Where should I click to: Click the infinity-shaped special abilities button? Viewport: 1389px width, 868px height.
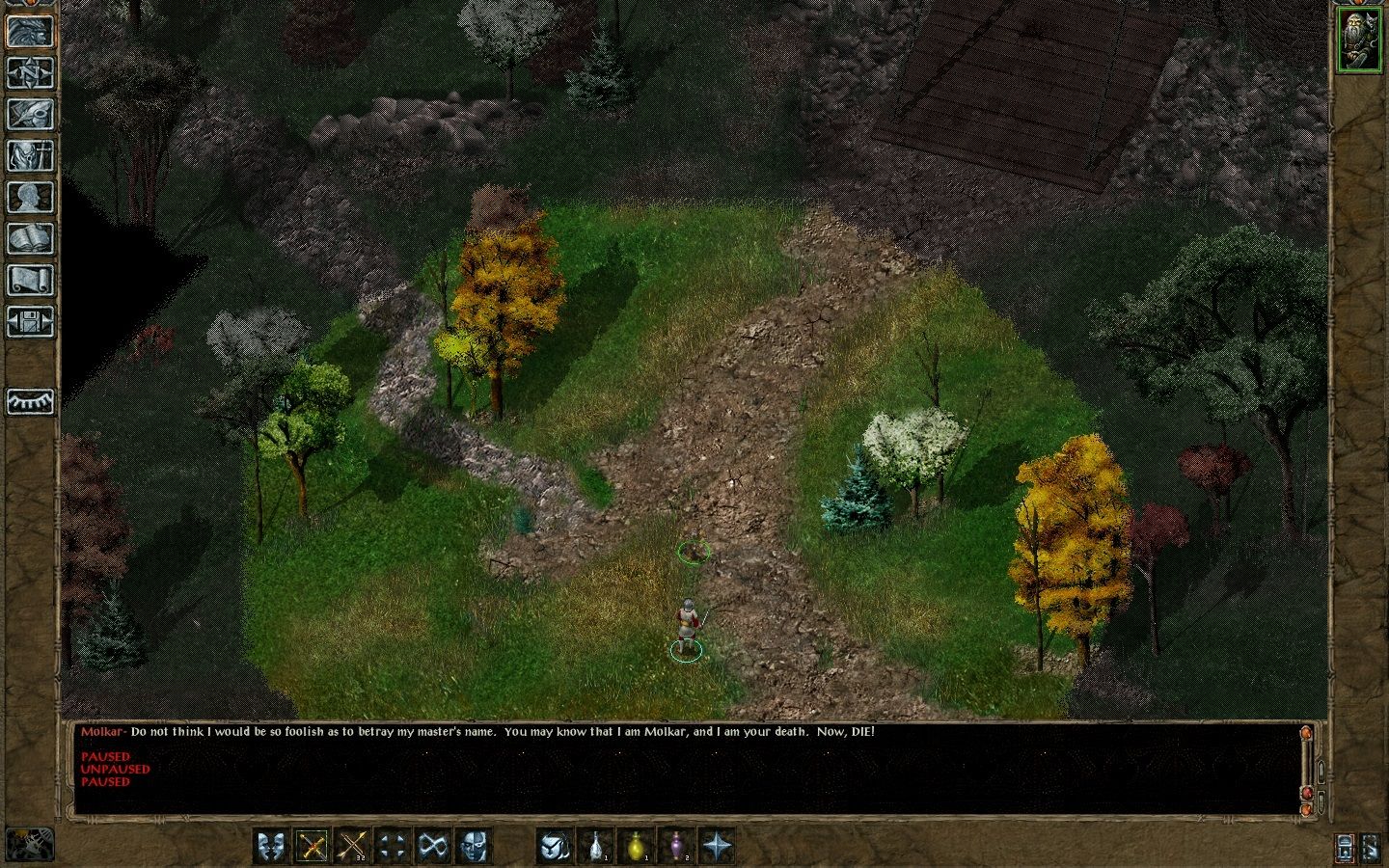(433, 847)
